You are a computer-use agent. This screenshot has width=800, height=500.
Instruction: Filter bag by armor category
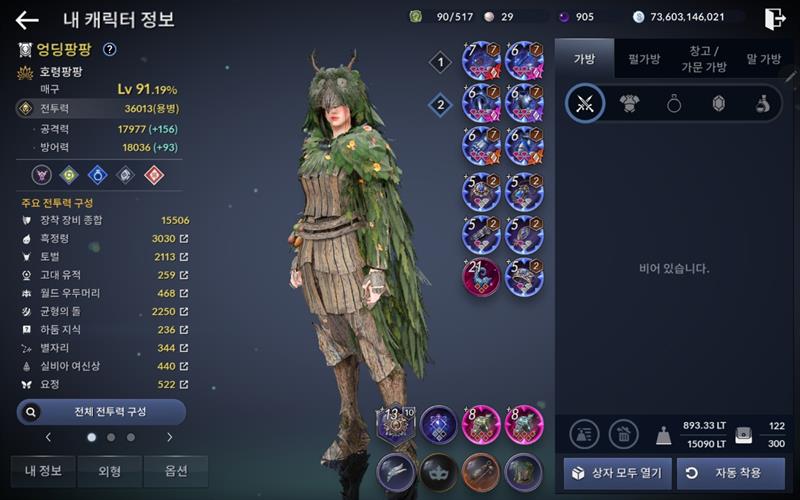(629, 104)
